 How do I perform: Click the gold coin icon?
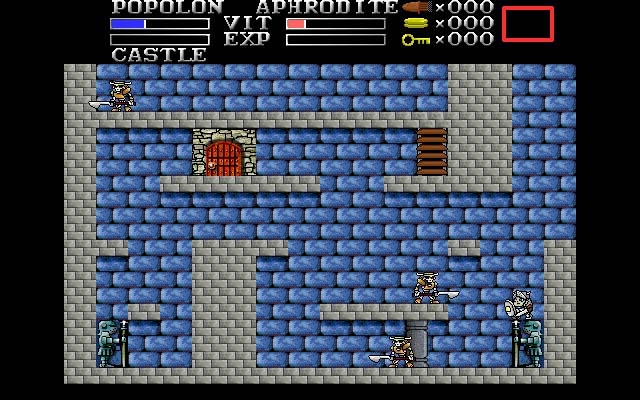pos(416,23)
